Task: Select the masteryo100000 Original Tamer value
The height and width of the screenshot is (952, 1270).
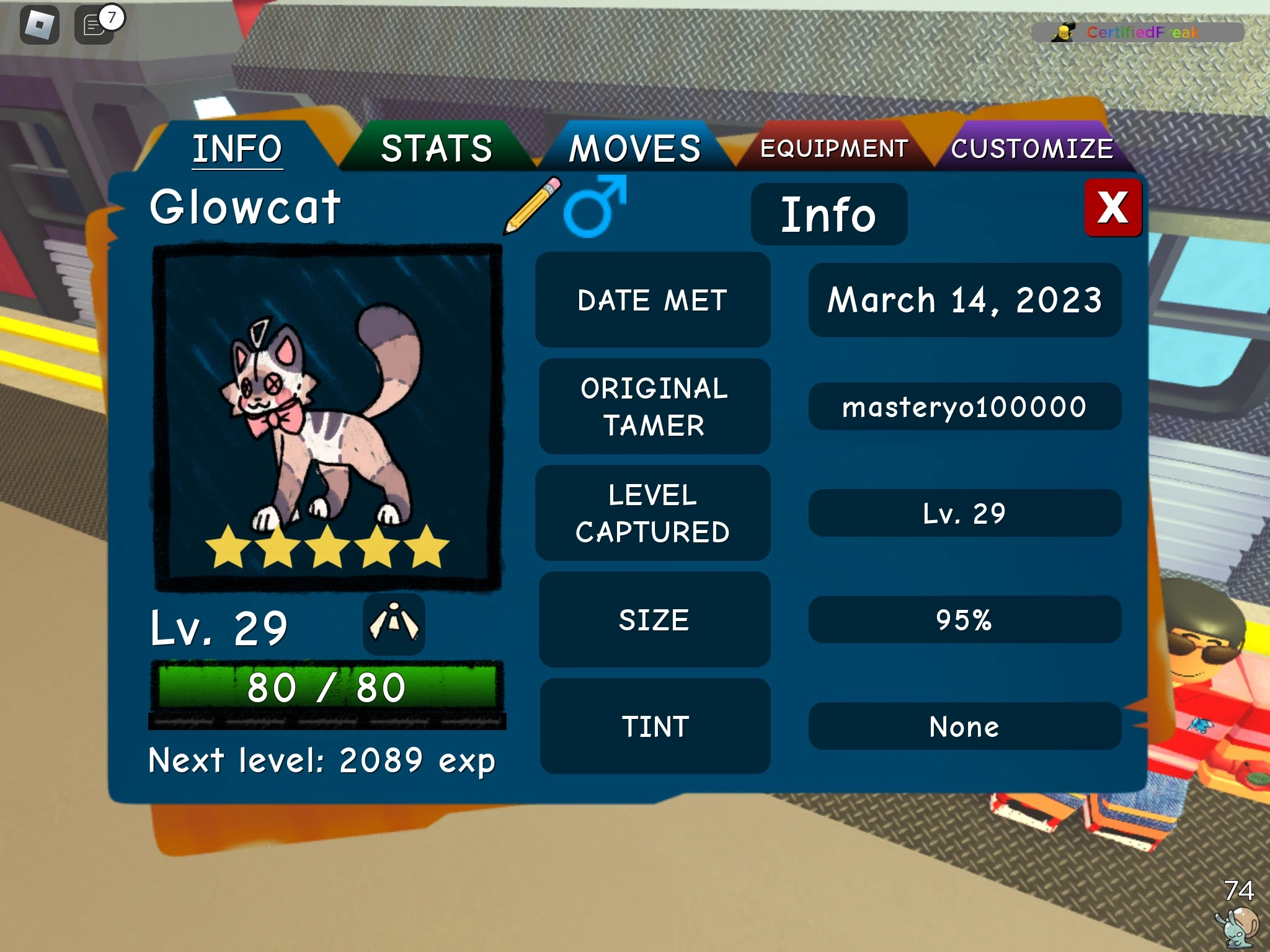Action: 965,406
